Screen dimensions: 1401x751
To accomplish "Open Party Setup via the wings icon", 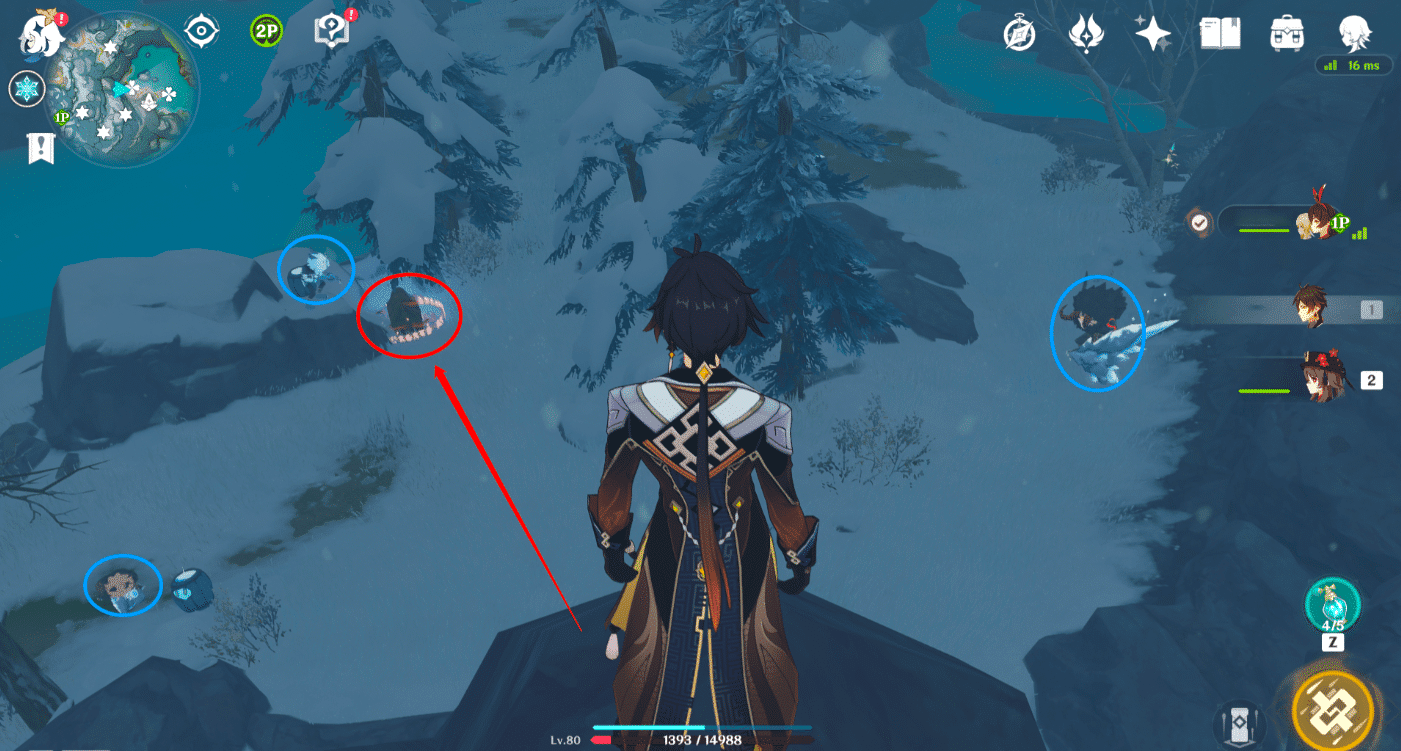I will (x=1086, y=33).
